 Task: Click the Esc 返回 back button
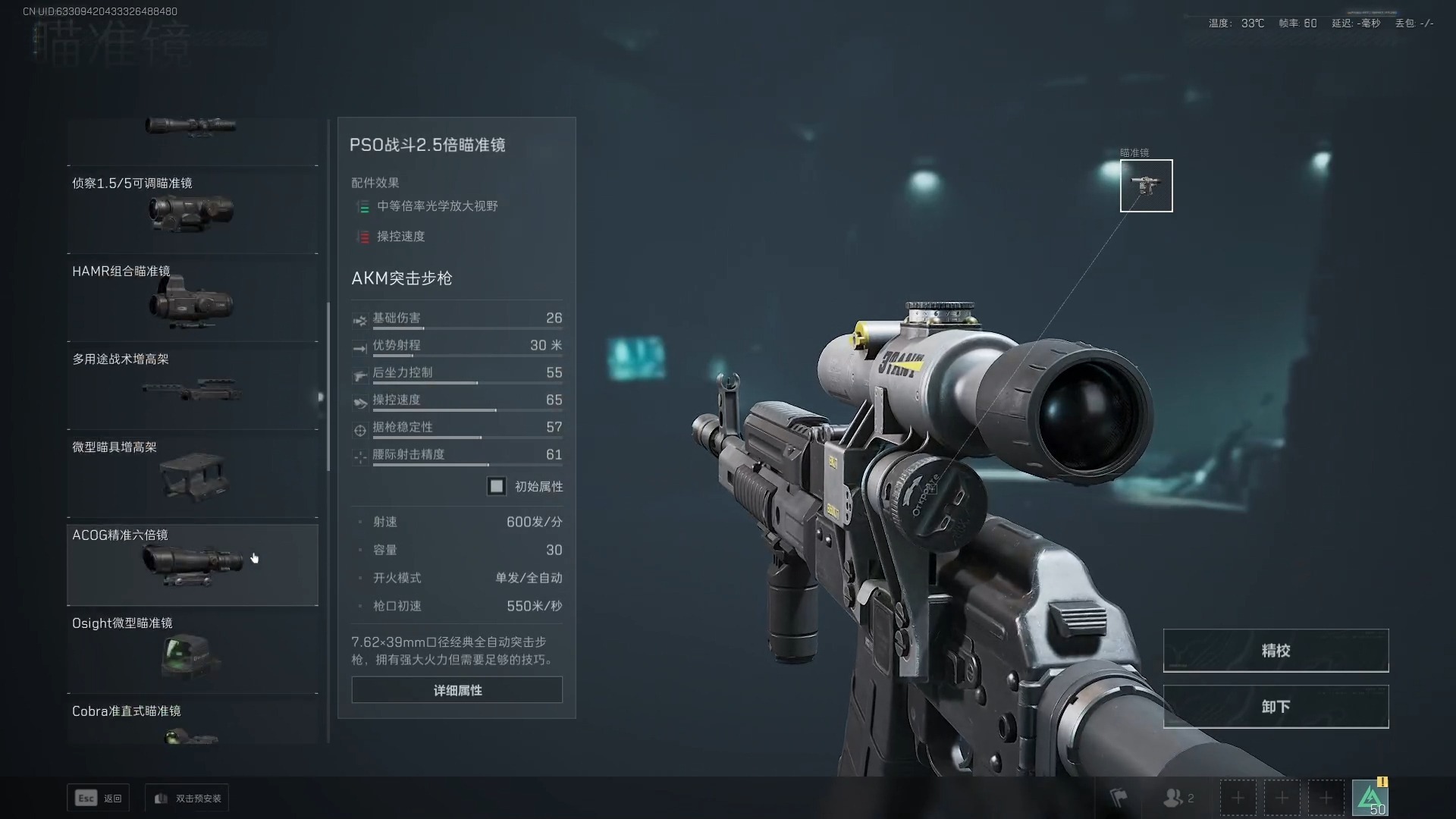tap(98, 798)
